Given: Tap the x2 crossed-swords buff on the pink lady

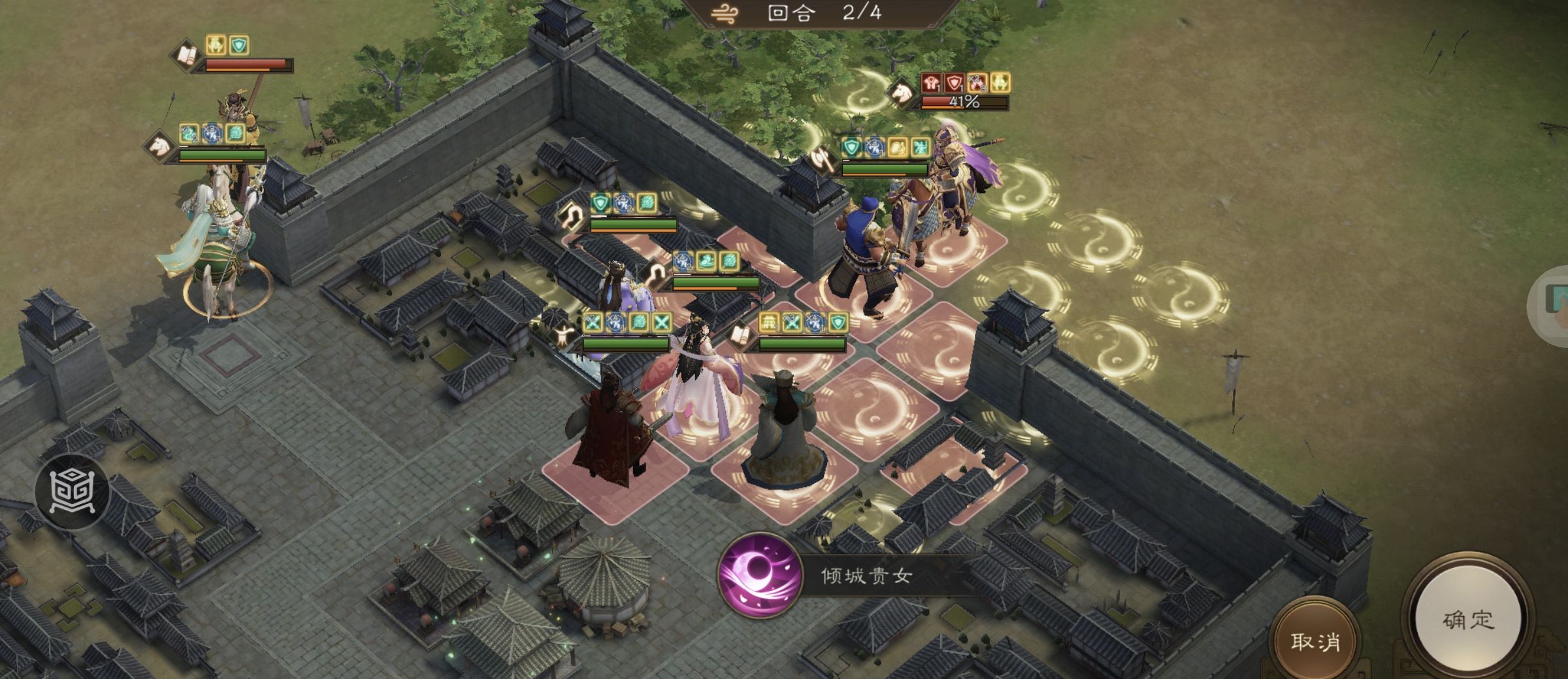Looking at the screenshot, I should coord(594,322).
